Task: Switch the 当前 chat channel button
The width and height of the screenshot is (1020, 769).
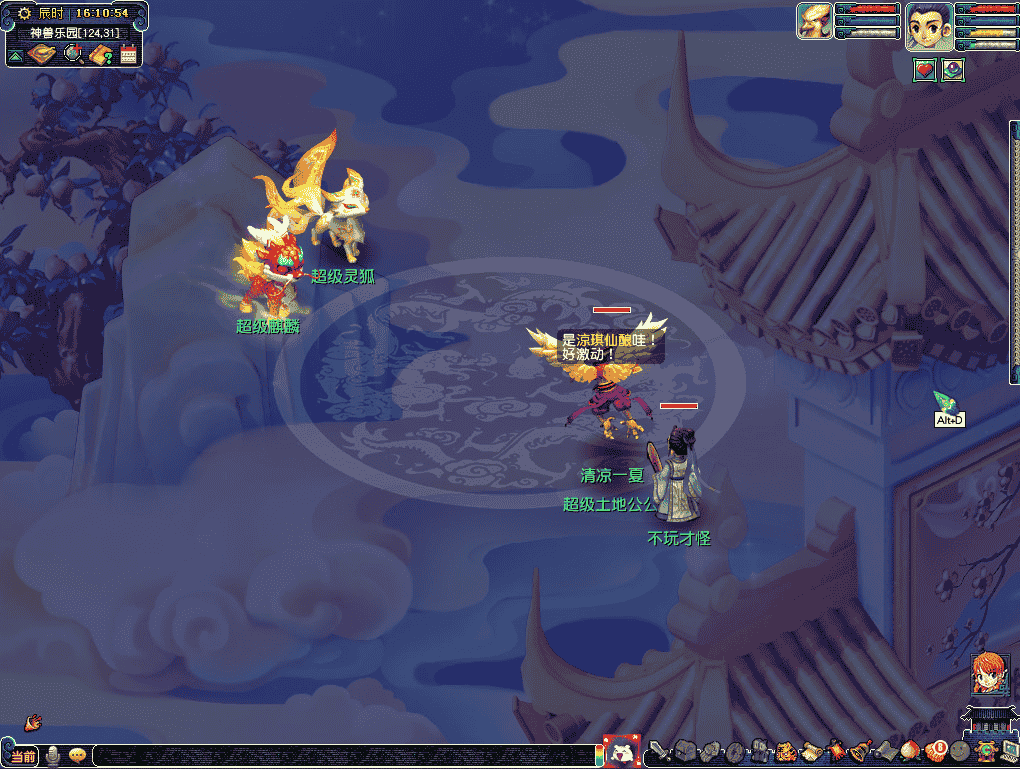Action: click(23, 756)
